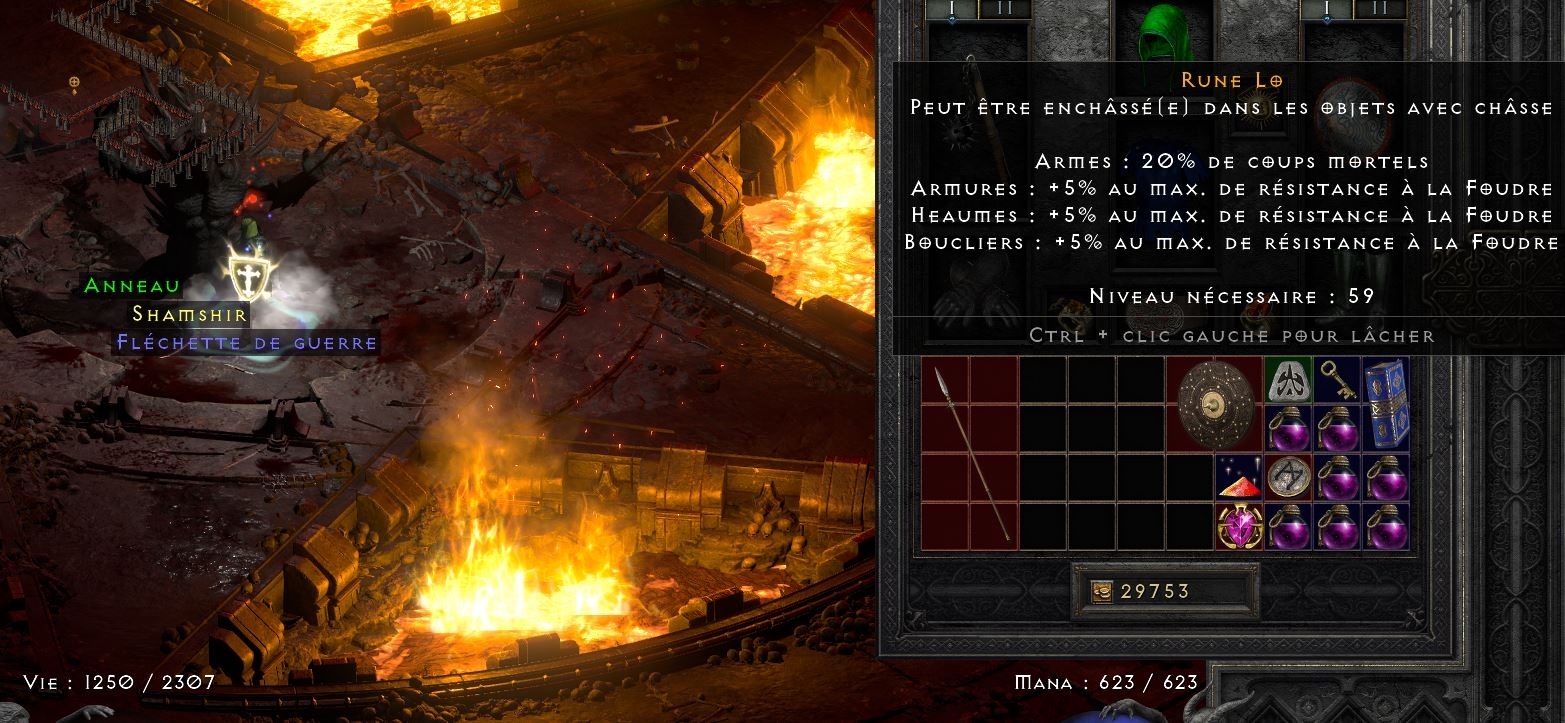Pick up the Shamshir item label
The width and height of the screenshot is (1565, 723).
189,314
